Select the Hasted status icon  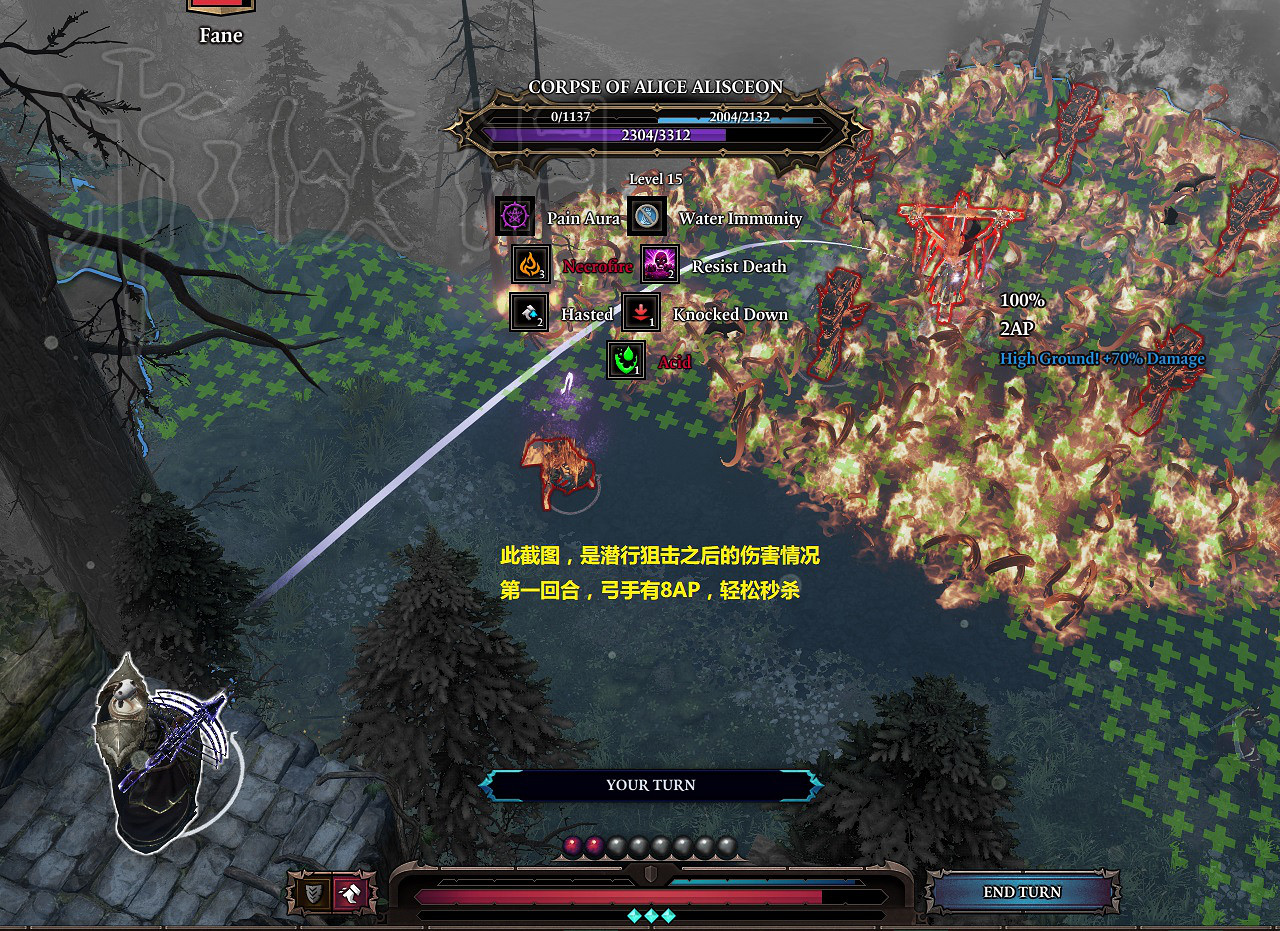pyautogui.click(x=529, y=312)
